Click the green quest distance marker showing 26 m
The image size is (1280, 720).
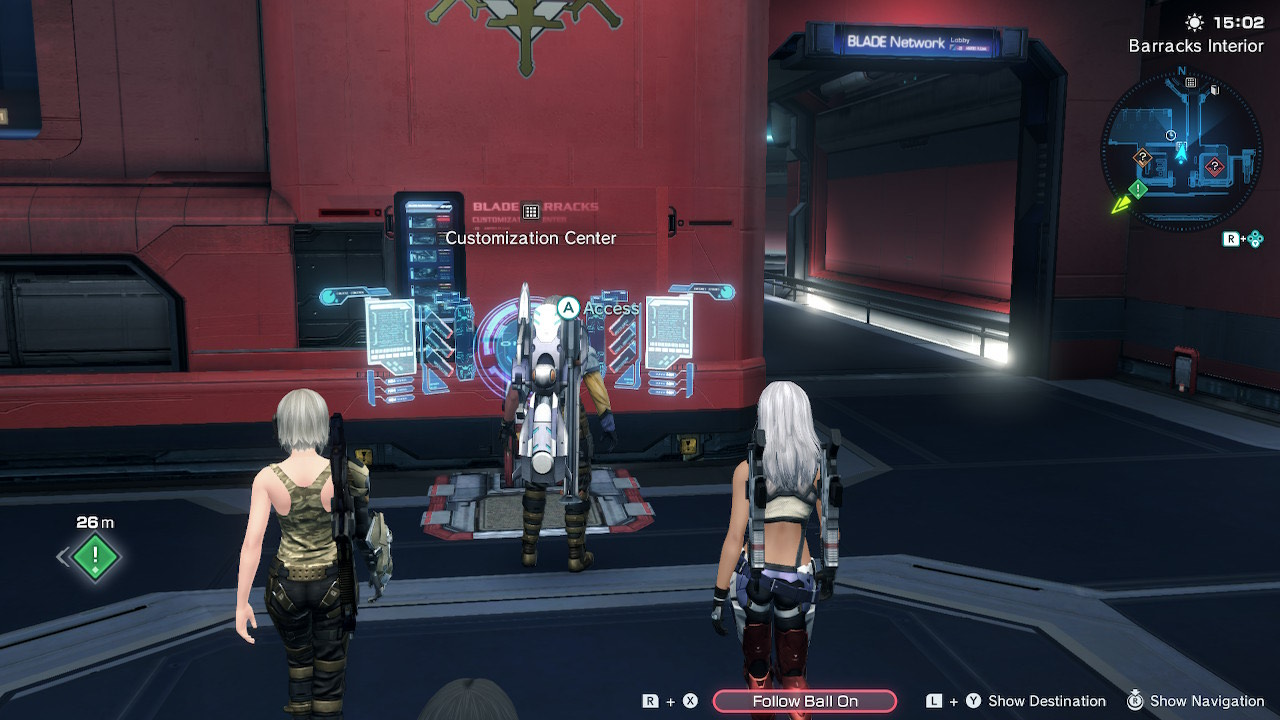(x=96, y=556)
